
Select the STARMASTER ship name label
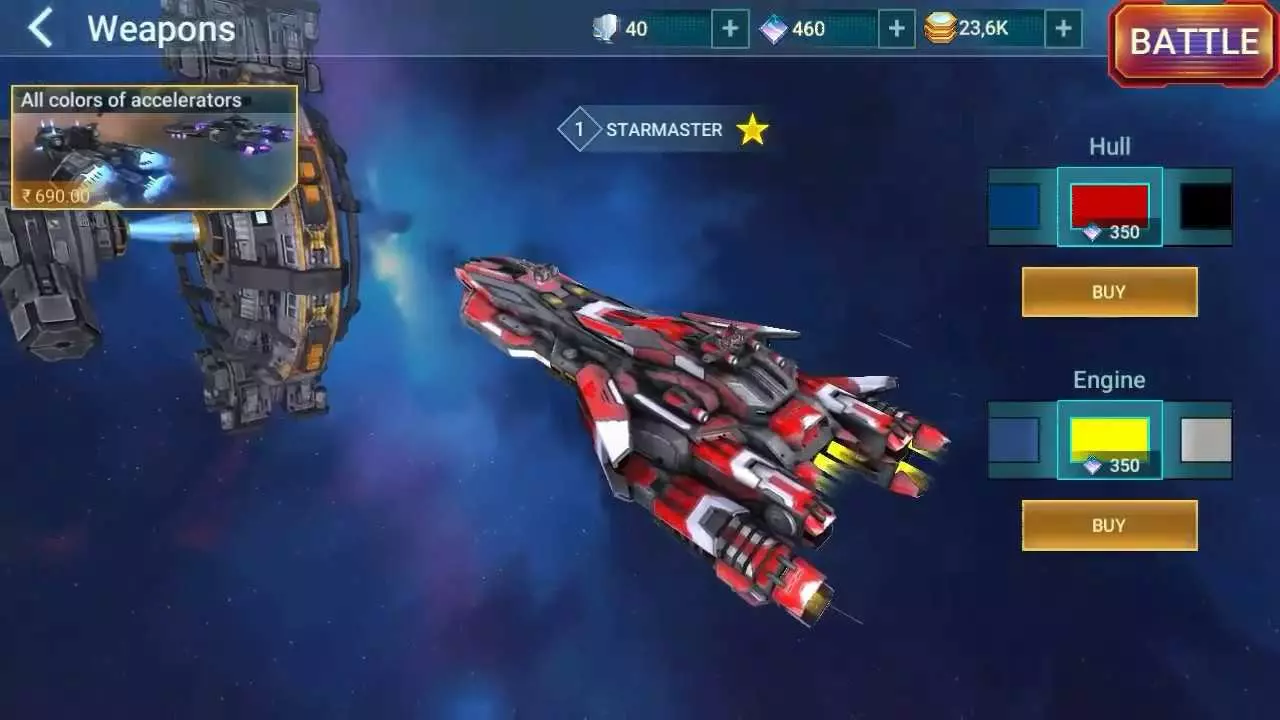tap(662, 129)
